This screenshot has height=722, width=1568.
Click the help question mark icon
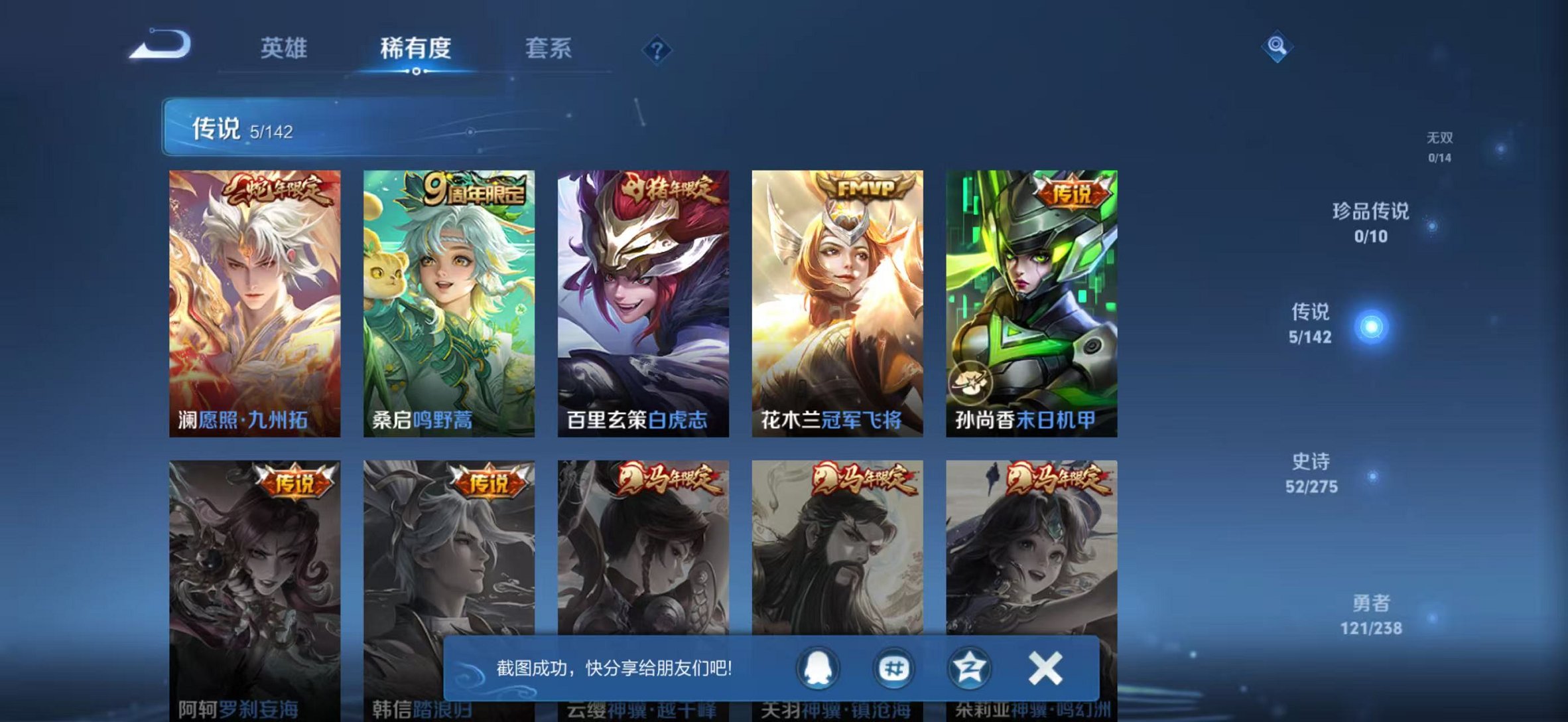pyautogui.click(x=657, y=50)
